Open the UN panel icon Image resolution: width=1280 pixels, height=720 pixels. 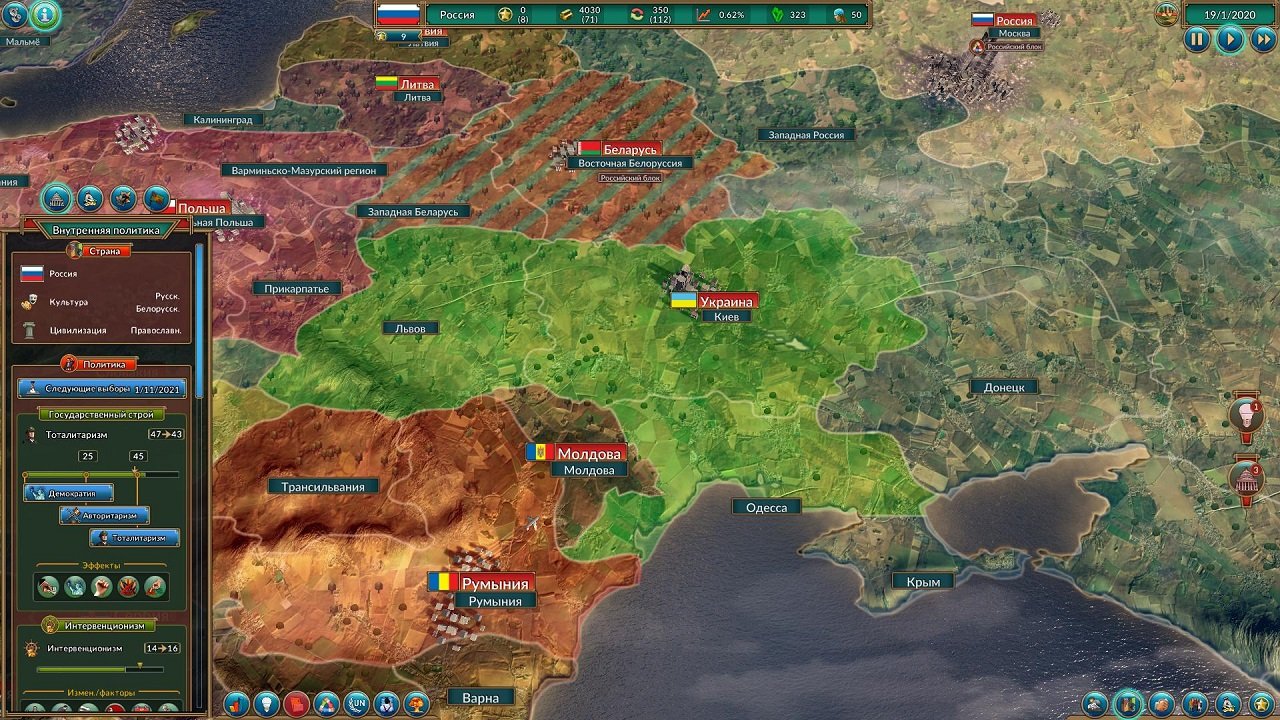pyautogui.click(x=357, y=702)
